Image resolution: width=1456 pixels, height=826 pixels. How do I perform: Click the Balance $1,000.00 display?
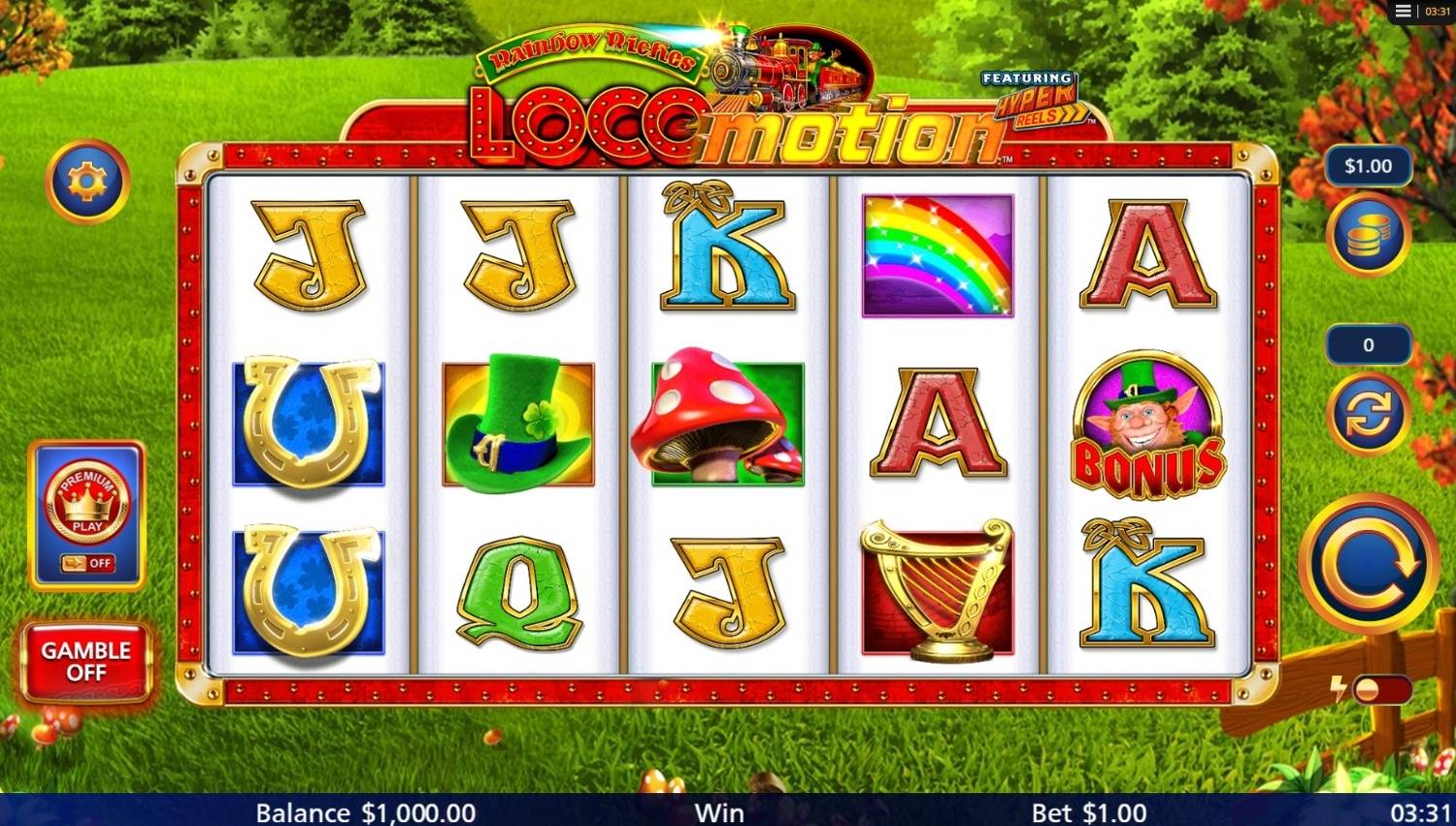pyautogui.click(x=366, y=812)
